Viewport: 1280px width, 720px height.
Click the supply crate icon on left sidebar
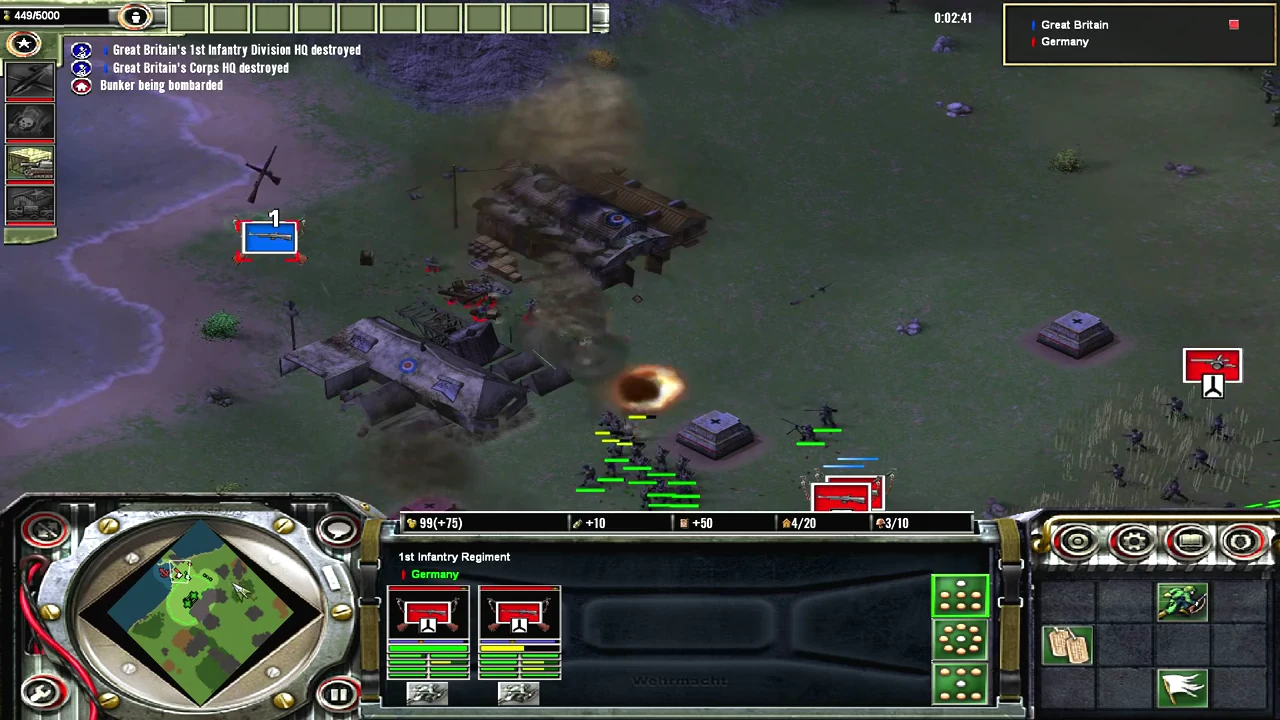[x=30, y=161]
